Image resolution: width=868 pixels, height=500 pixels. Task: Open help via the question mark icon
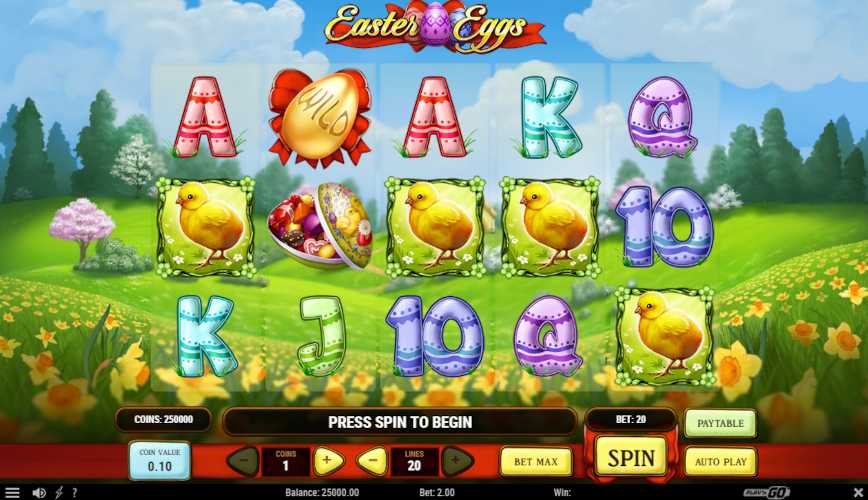tap(74, 492)
